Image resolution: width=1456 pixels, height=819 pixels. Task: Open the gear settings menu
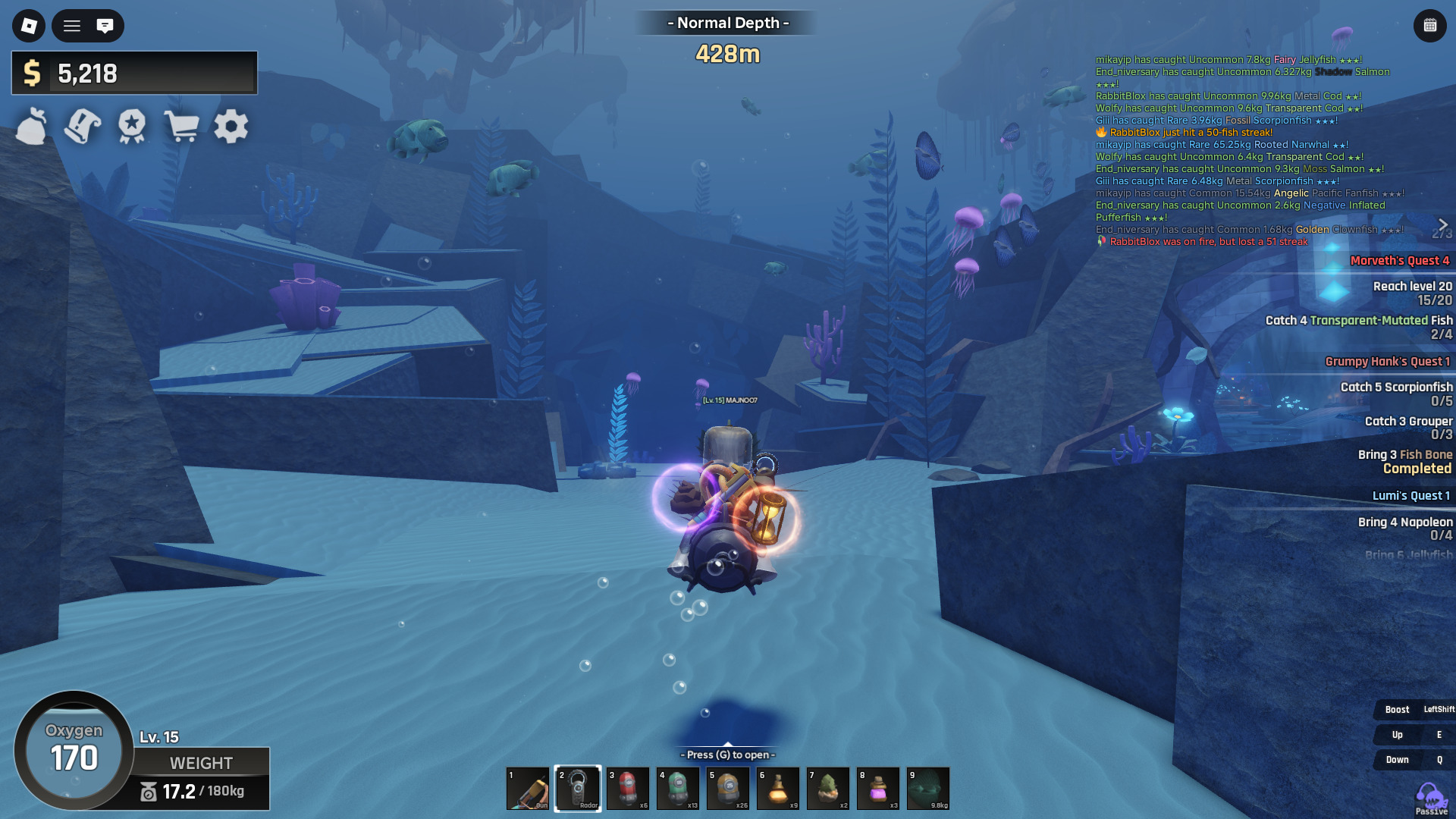point(231,127)
